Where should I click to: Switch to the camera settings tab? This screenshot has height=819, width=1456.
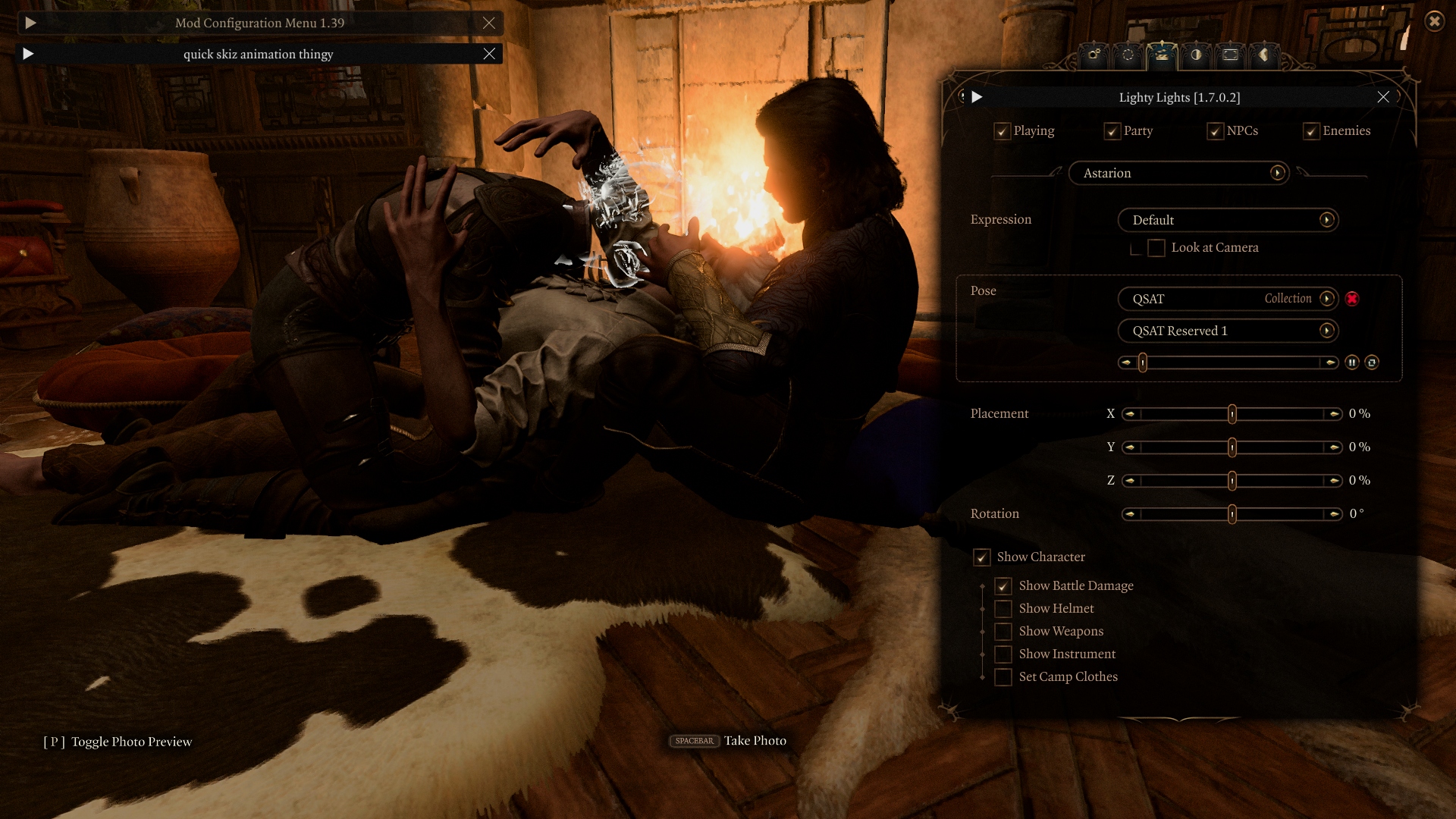[1094, 55]
